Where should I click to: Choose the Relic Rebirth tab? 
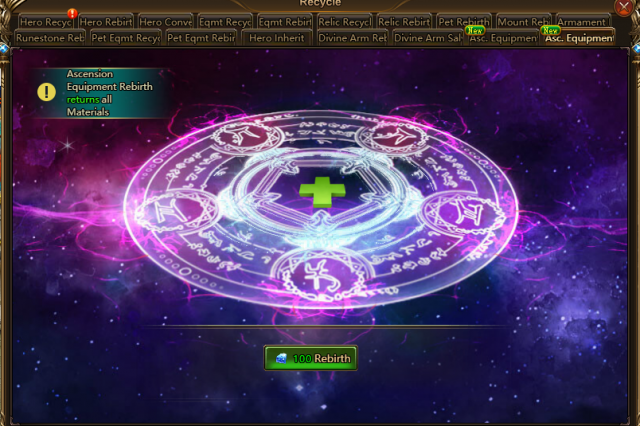coord(405,22)
